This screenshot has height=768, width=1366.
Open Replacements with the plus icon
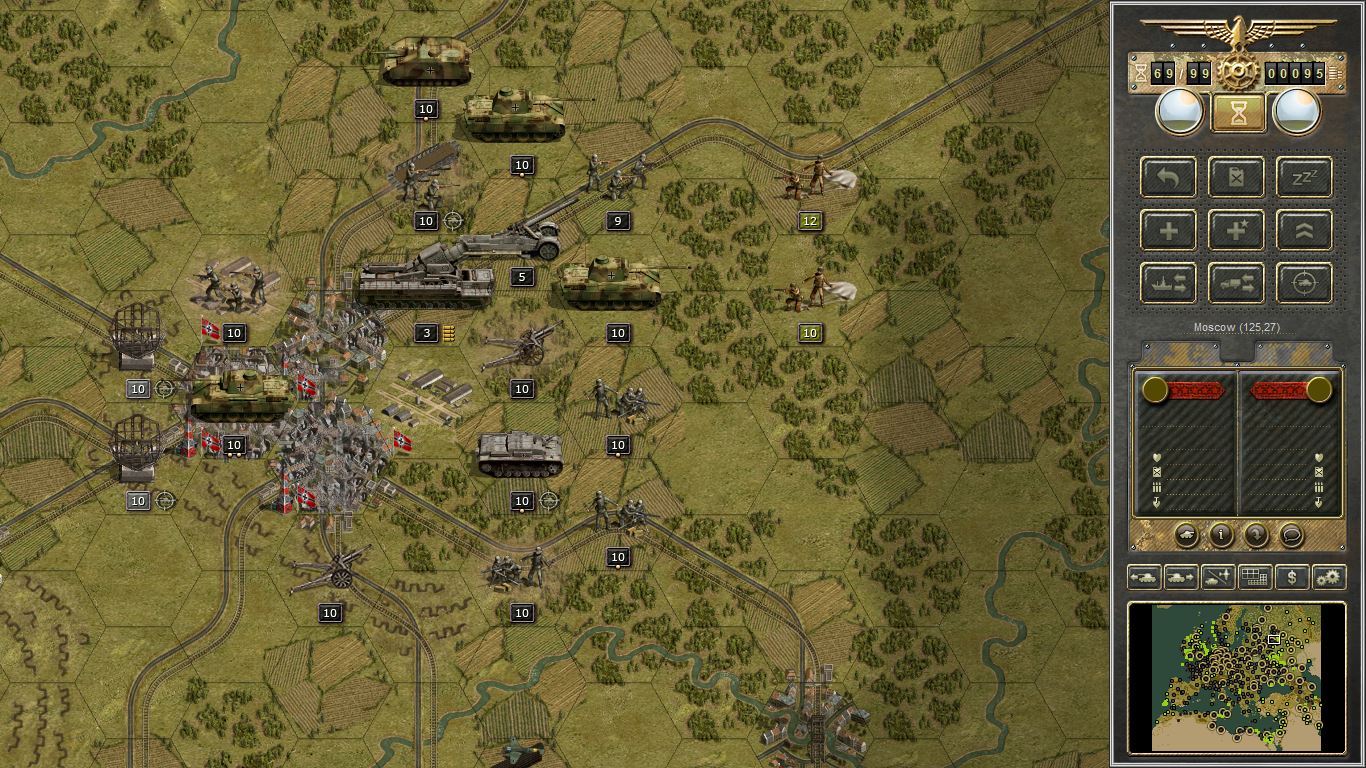point(1168,230)
